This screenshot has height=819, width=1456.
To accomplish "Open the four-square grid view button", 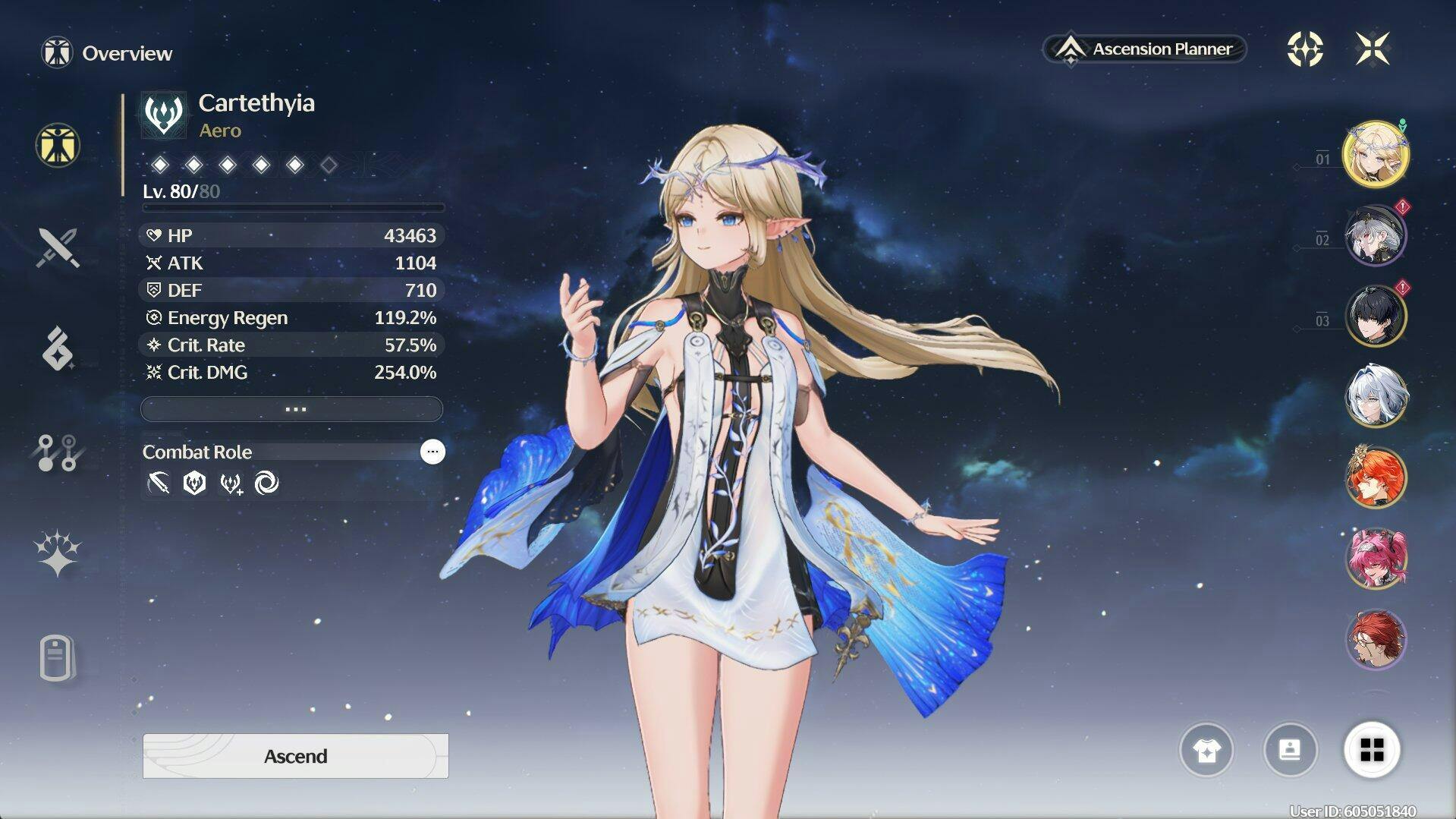I will tap(1372, 750).
